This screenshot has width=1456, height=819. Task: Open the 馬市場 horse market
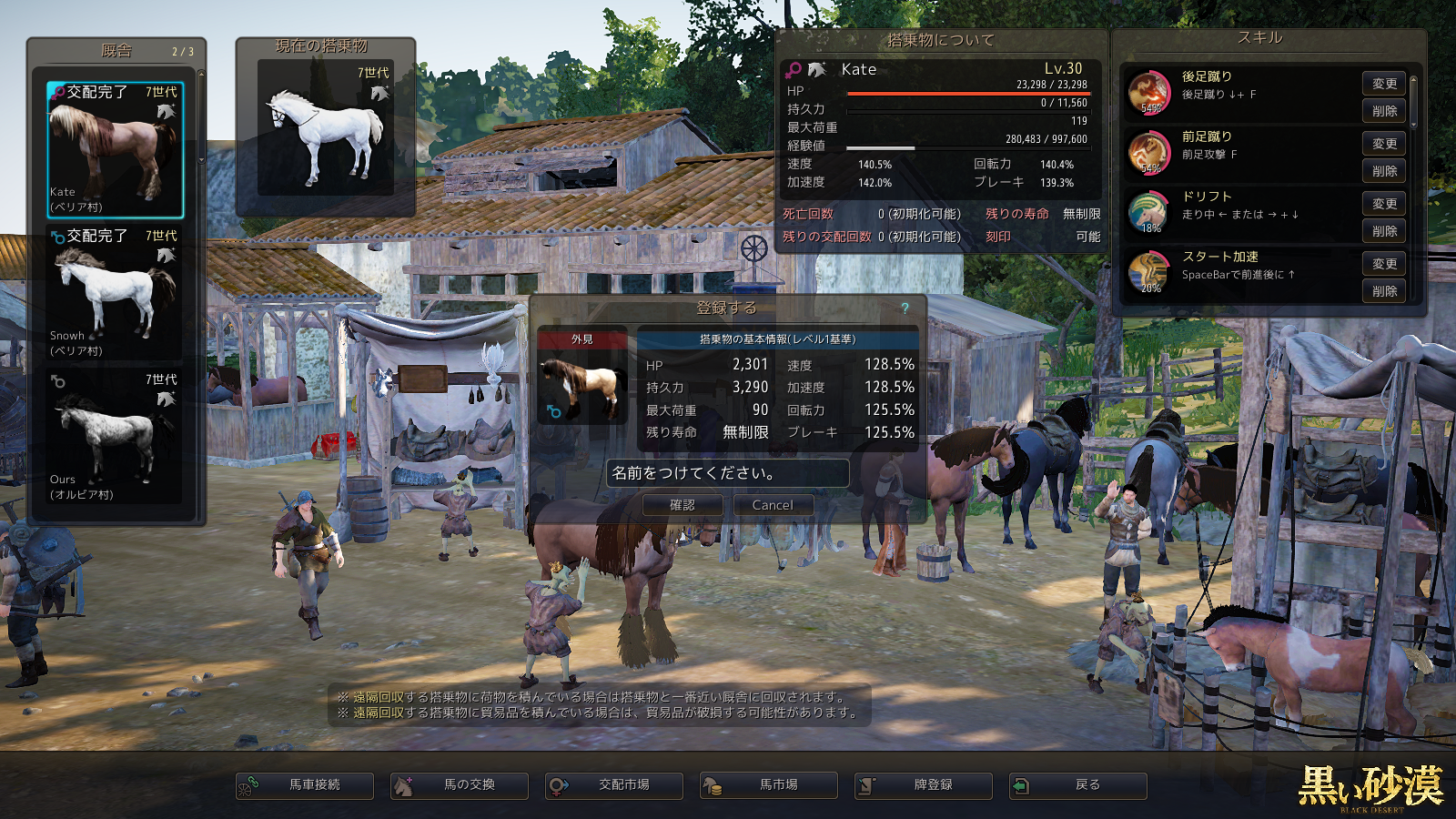[769, 785]
